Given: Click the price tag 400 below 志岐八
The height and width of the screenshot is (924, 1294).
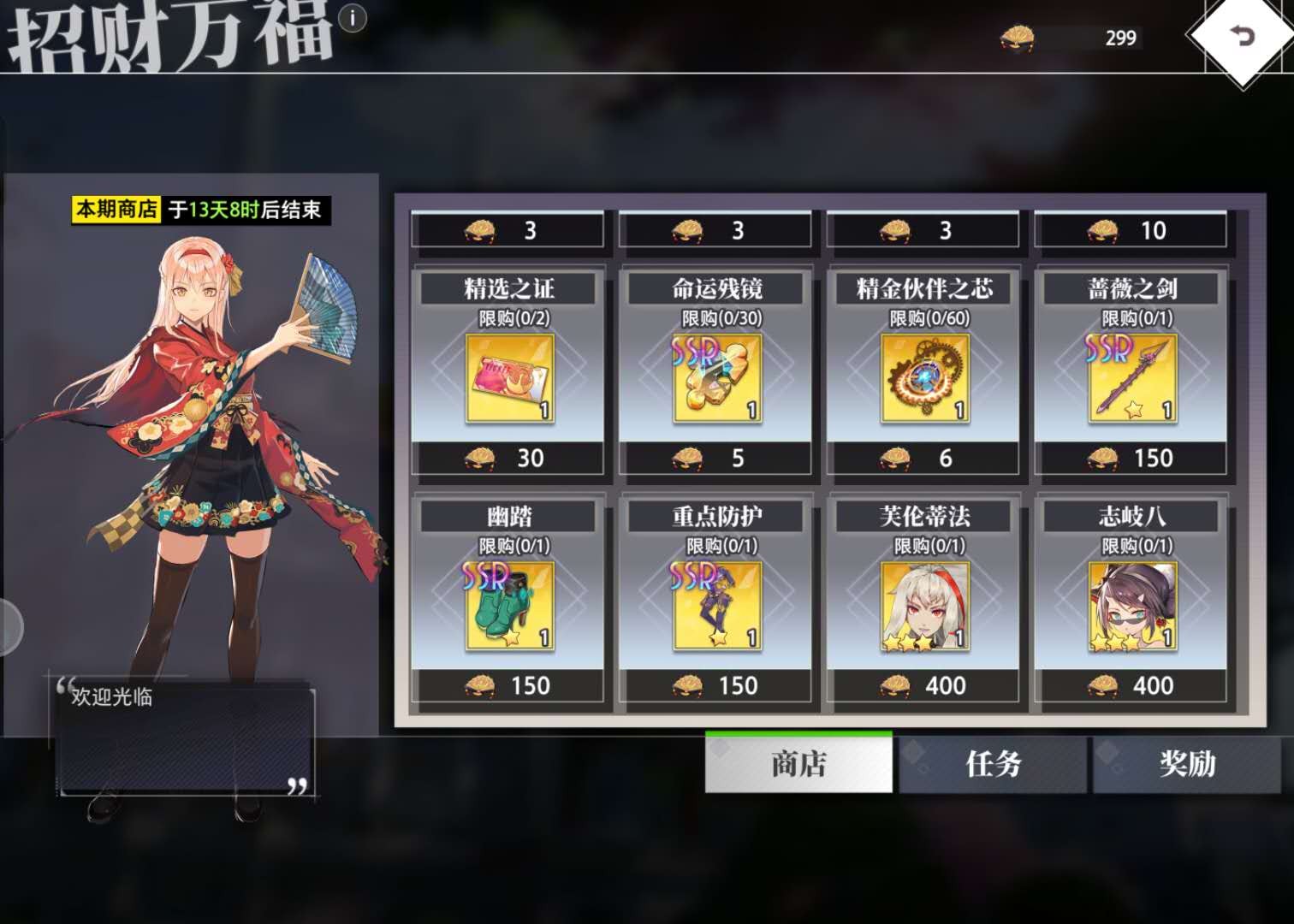Looking at the screenshot, I should click(x=1129, y=685).
